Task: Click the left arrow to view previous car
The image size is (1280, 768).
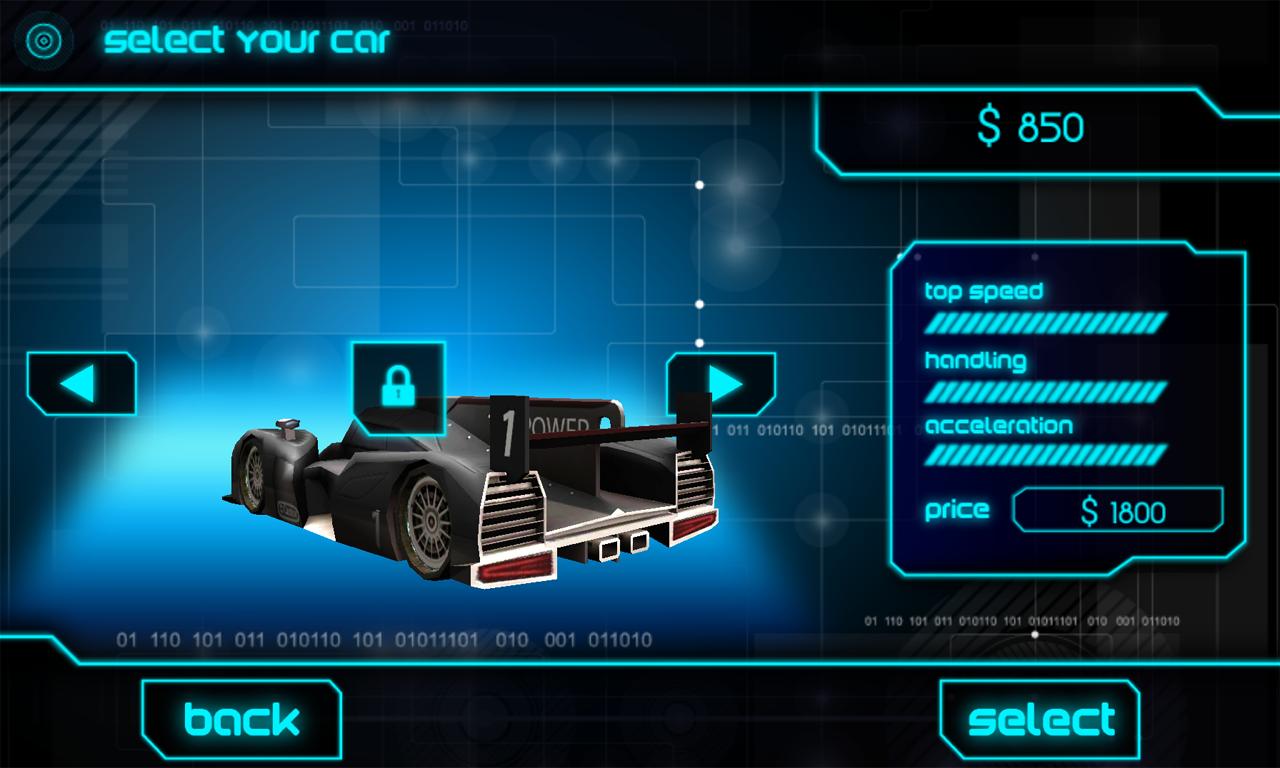Action: [x=80, y=384]
